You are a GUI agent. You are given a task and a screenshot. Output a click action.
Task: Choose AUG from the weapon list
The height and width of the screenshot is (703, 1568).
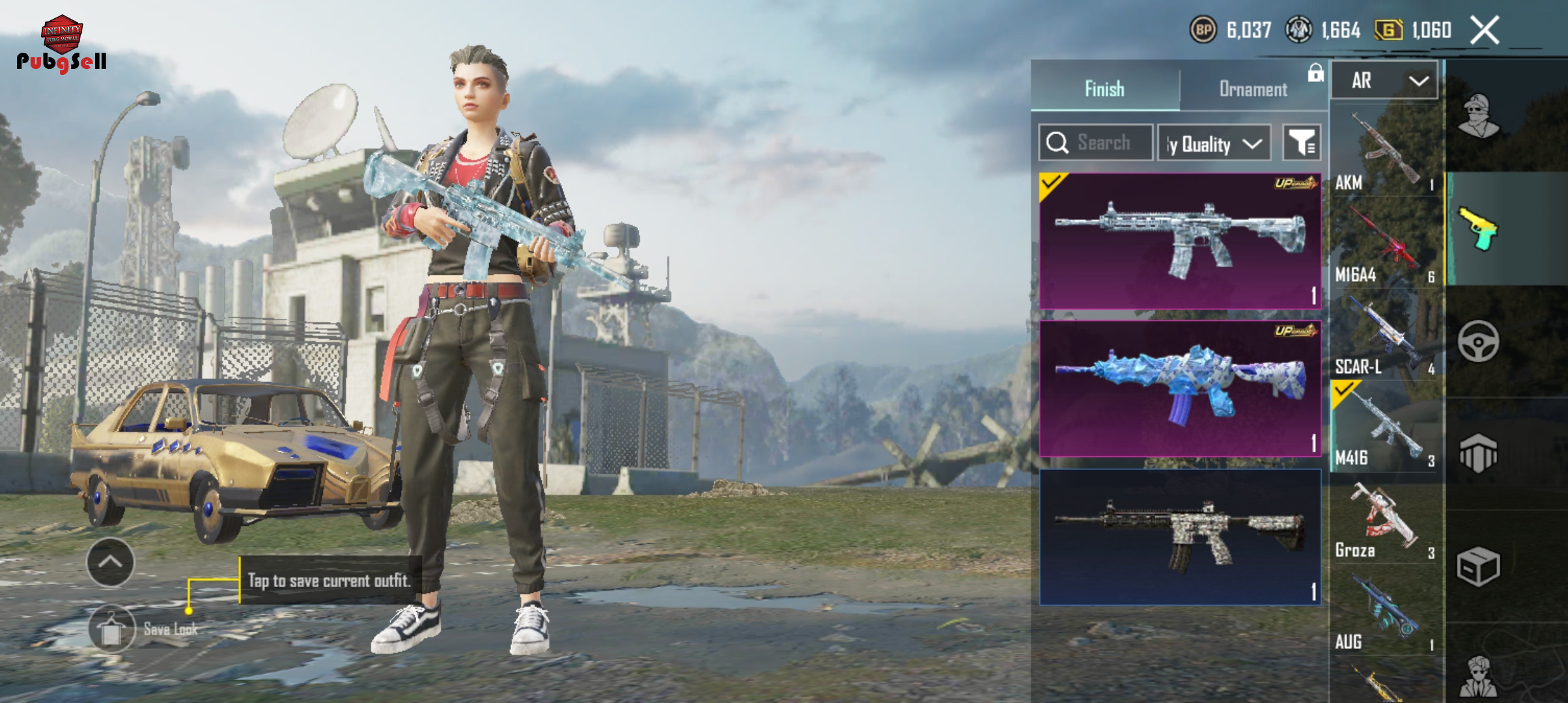pyautogui.click(x=1385, y=613)
